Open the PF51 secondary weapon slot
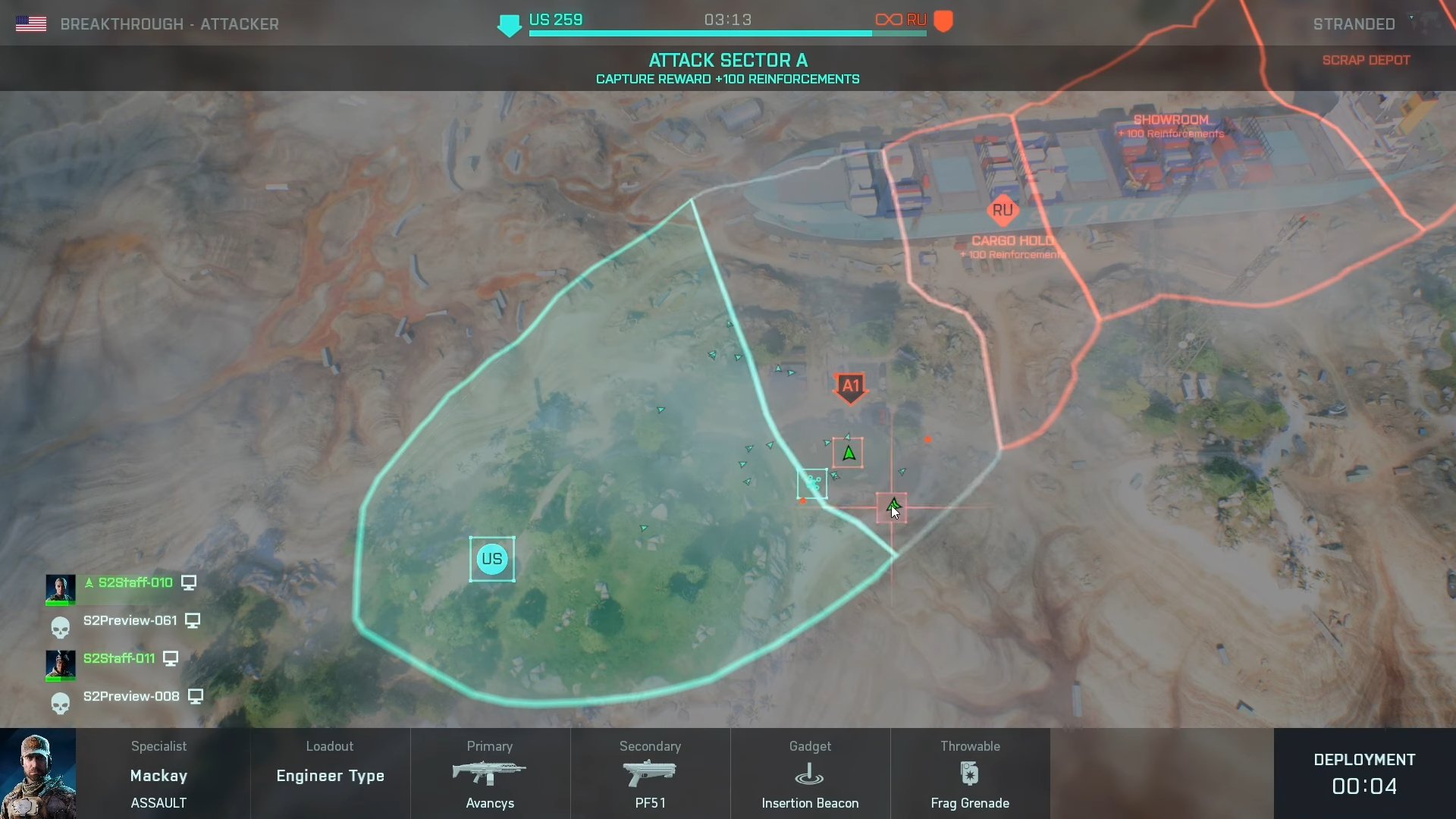Viewport: 1456px width, 819px height. point(650,773)
